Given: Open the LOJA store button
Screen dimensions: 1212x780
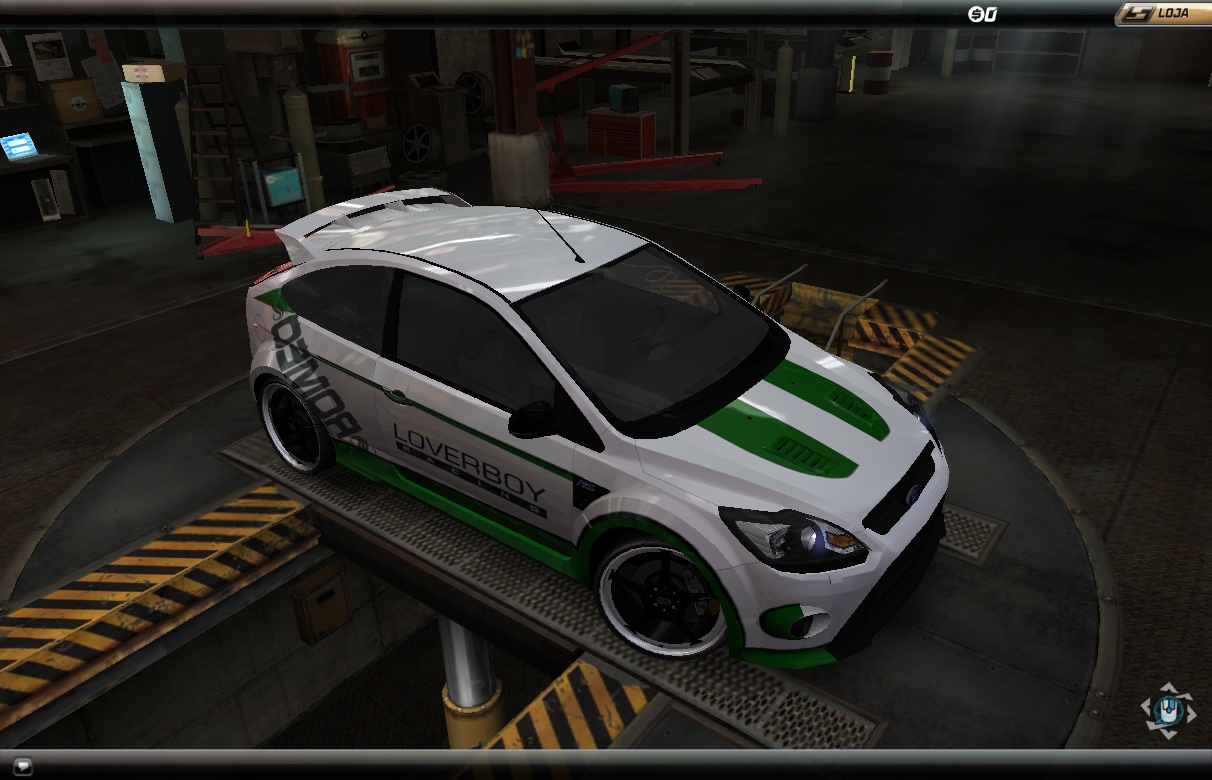Looking at the screenshot, I should [x=1163, y=14].
